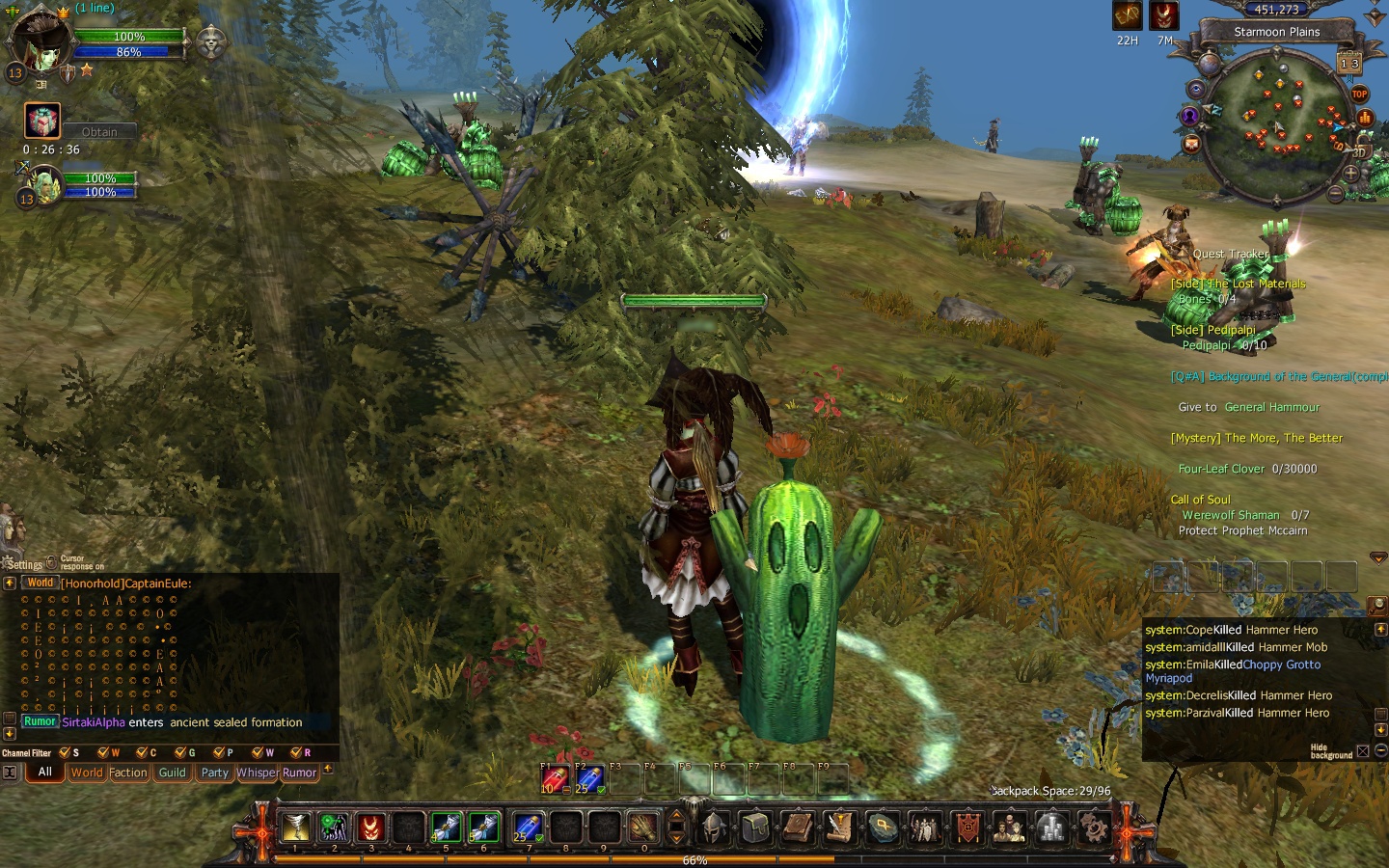Viewport: 1389px width, 868px height.
Task: Use the blue potion in F2 slot
Action: 588,779
